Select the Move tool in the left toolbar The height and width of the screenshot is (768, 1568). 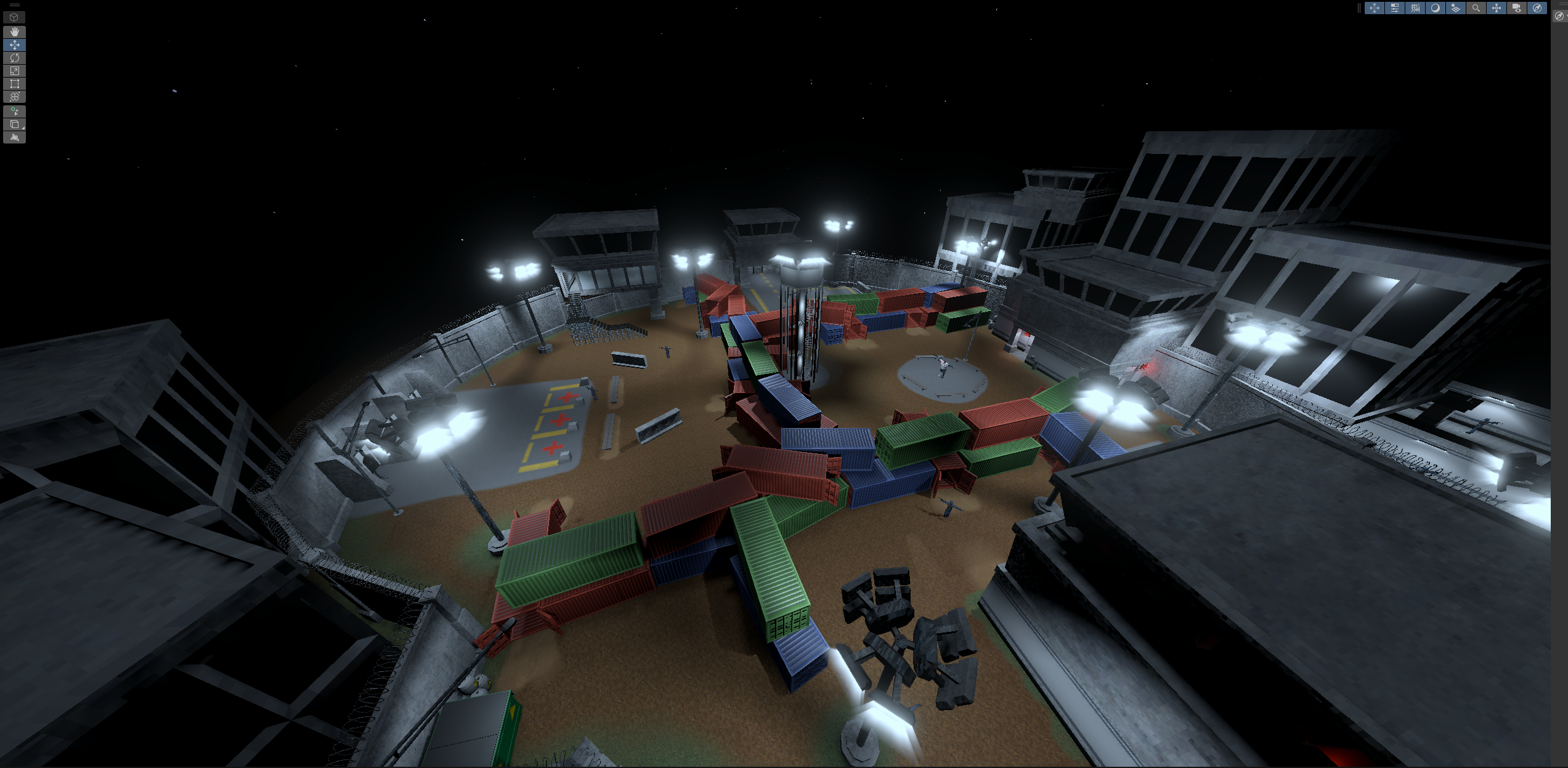tap(15, 44)
